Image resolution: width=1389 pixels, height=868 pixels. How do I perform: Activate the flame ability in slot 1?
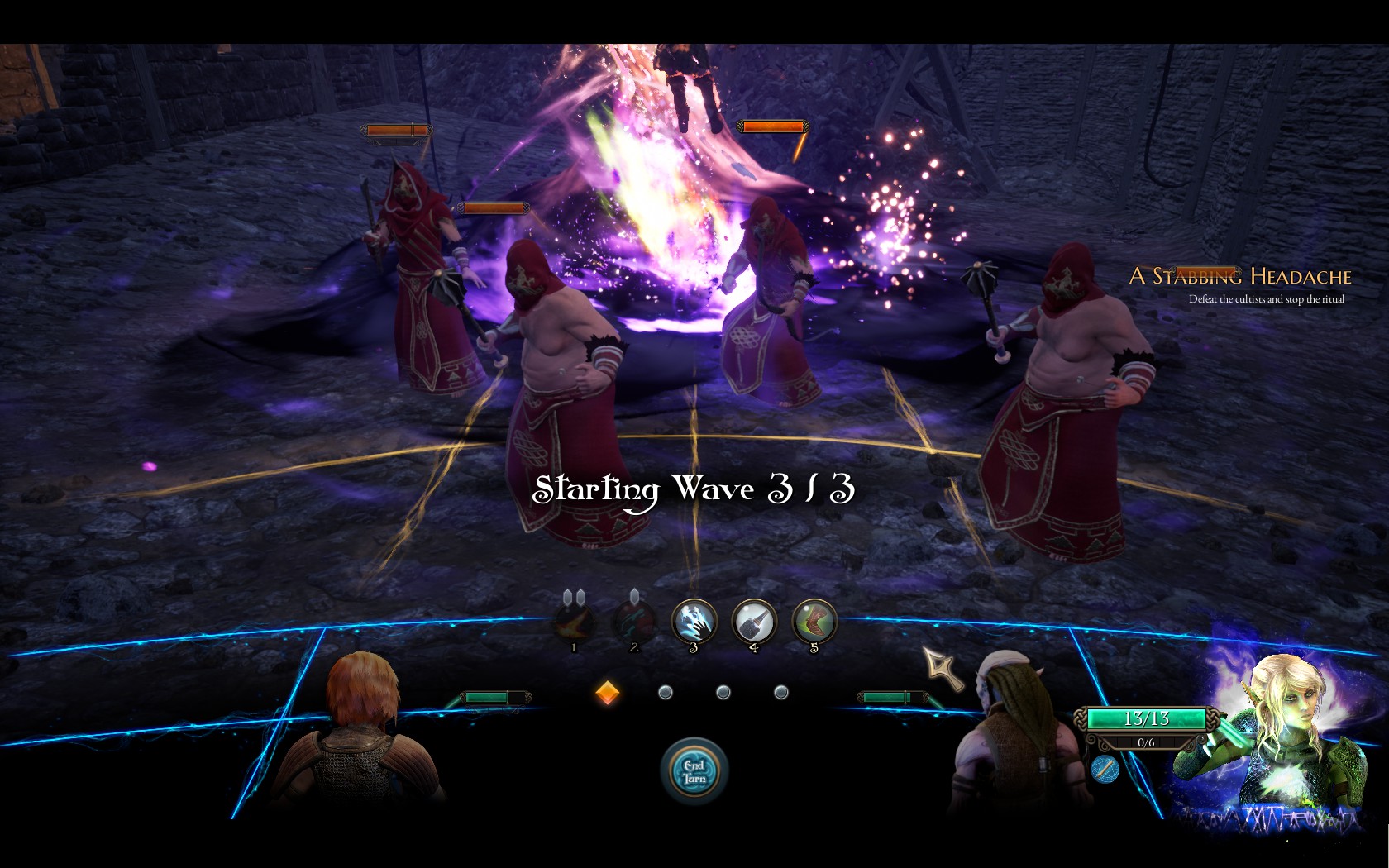[574, 622]
